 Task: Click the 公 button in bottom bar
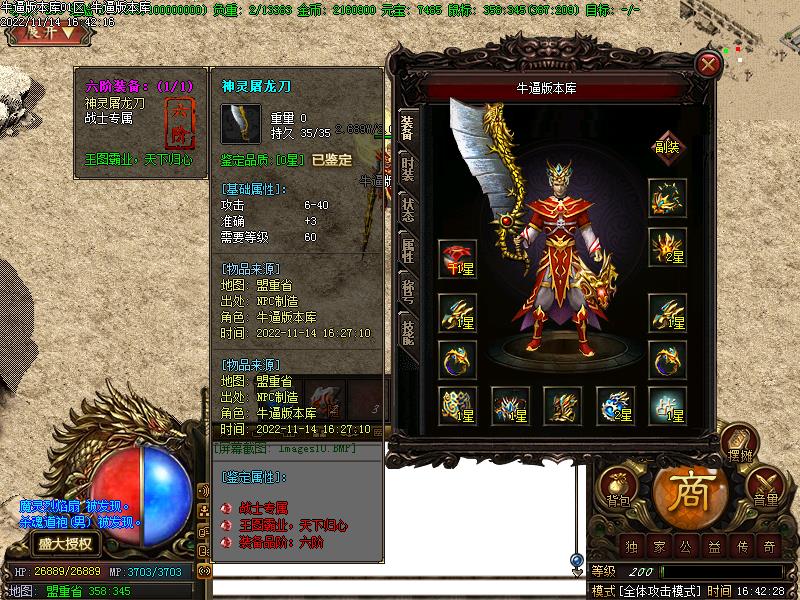[686, 546]
